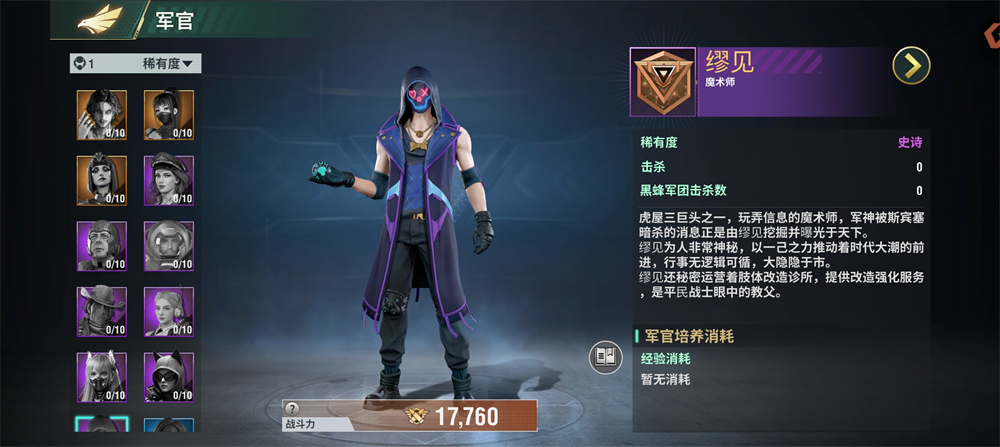
Task: Go to the next officer with the yellow arrow
Action: click(911, 66)
